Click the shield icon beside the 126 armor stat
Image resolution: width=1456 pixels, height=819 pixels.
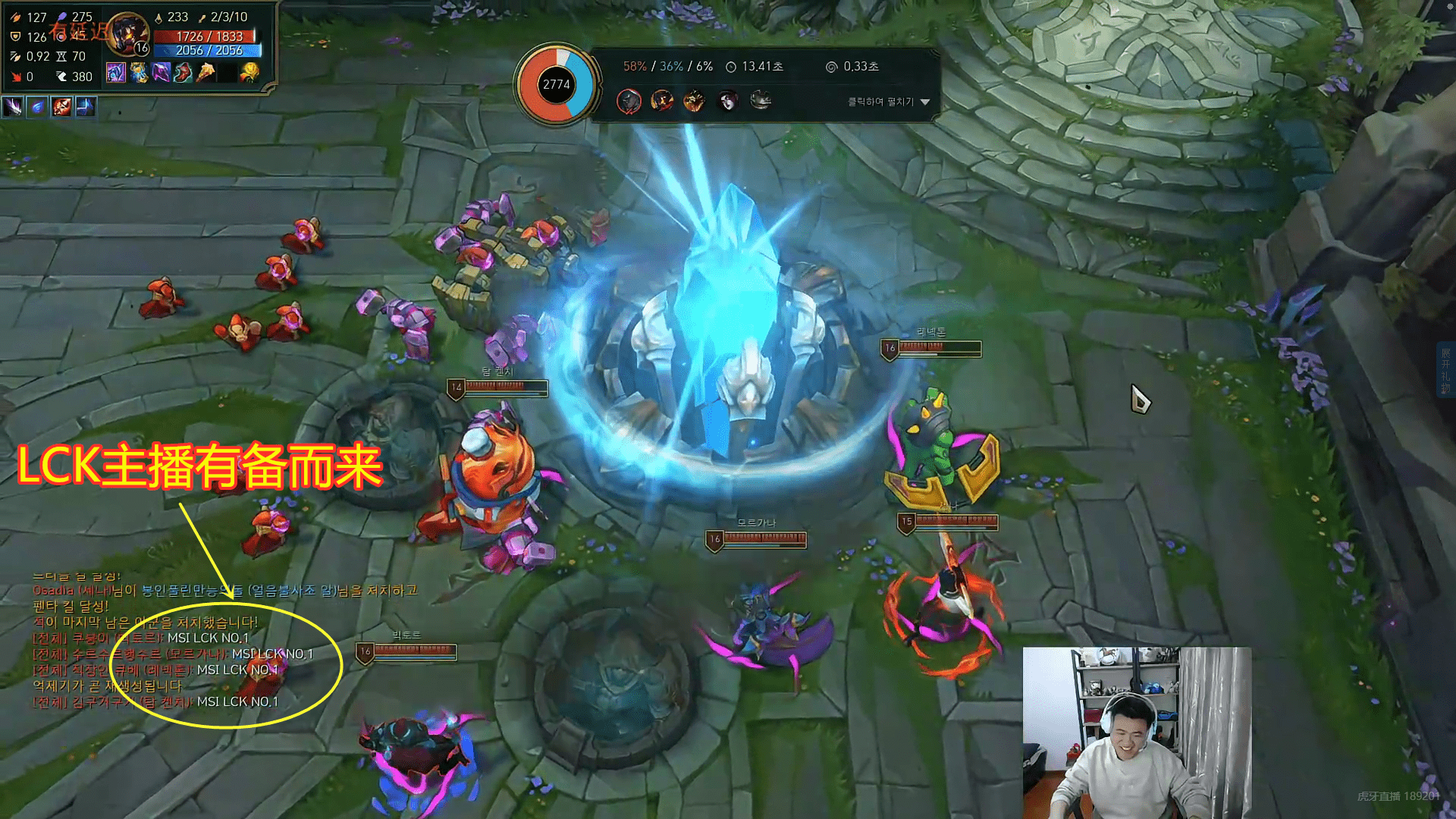pos(14,36)
